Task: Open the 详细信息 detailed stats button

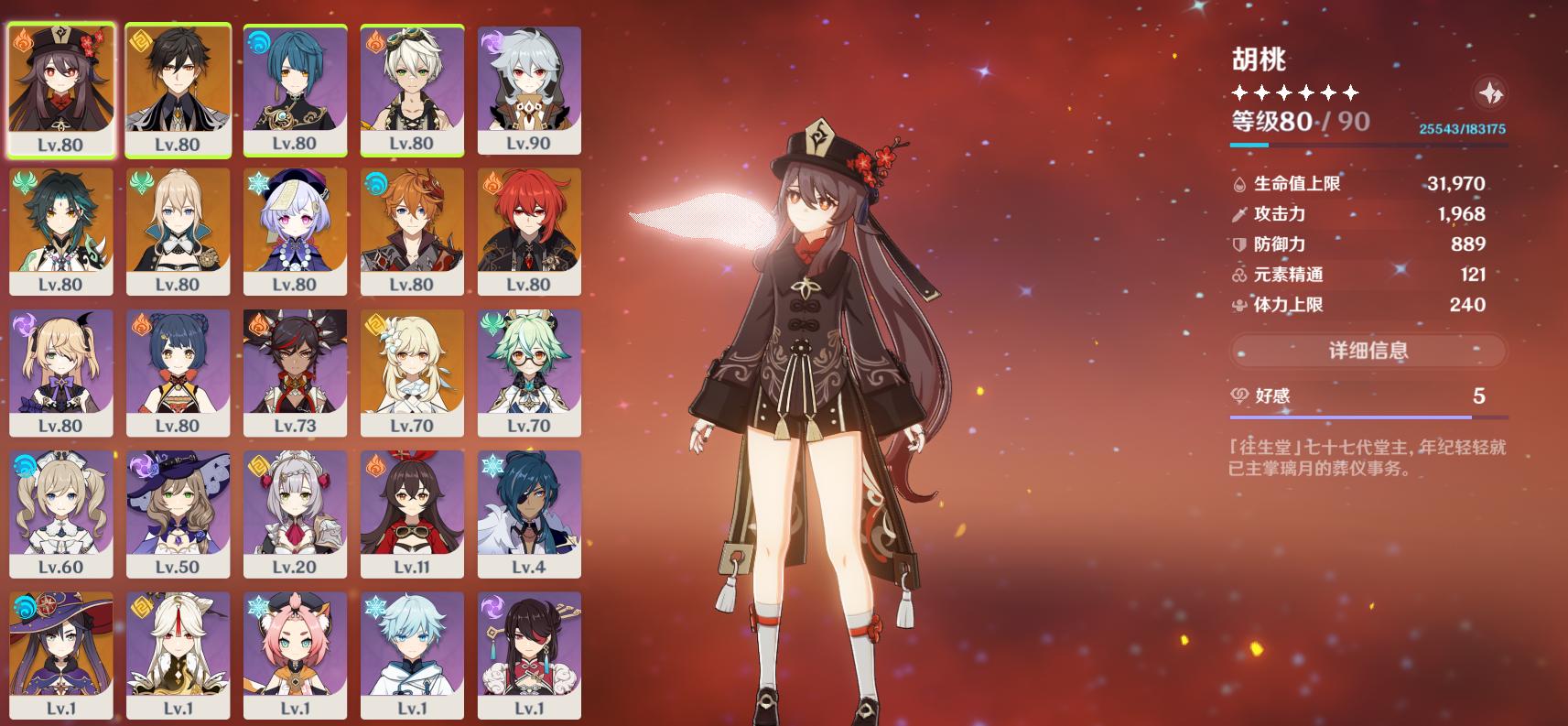Action: (x=1368, y=350)
